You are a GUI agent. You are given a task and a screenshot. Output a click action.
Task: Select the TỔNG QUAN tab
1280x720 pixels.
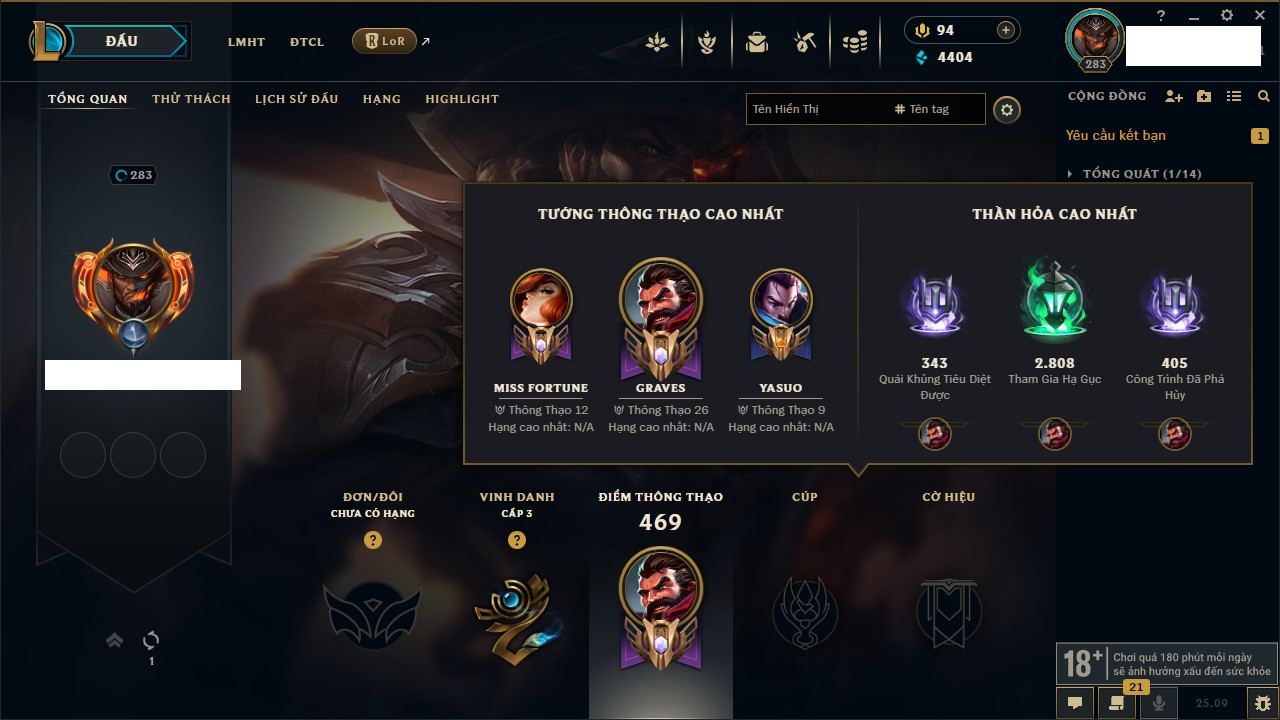[88, 99]
